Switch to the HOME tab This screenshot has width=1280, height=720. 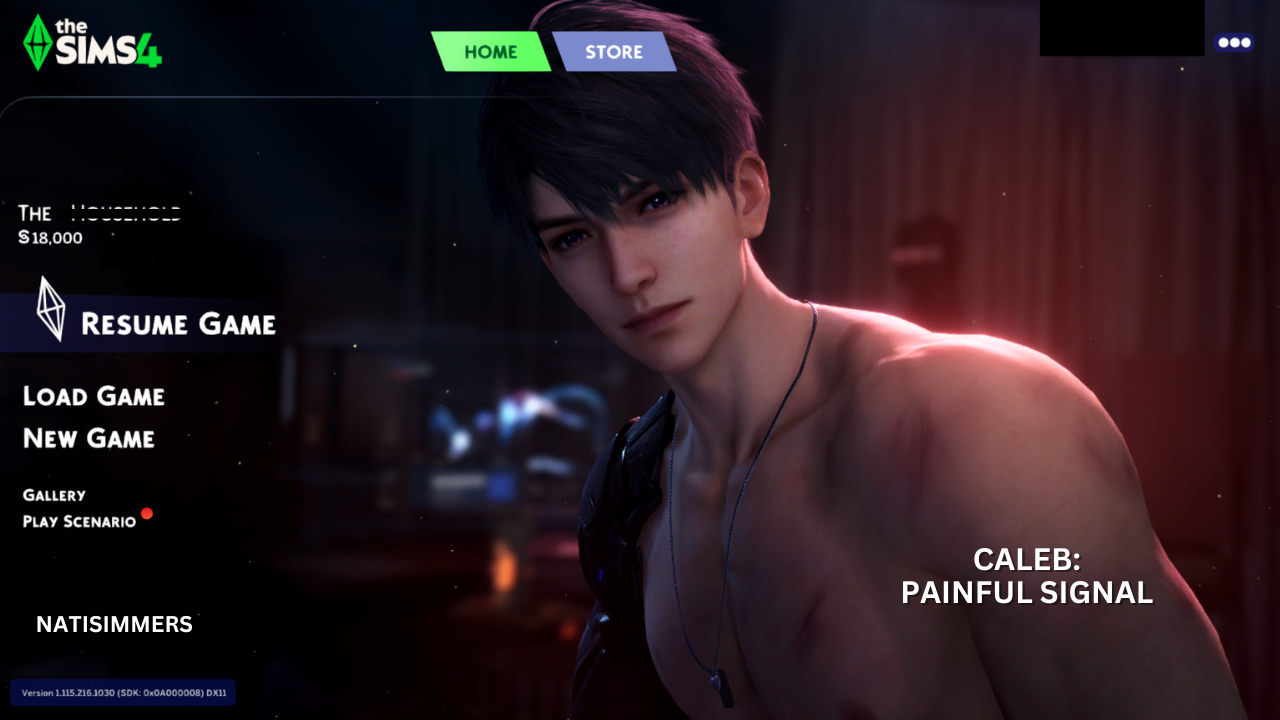[x=490, y=51]
